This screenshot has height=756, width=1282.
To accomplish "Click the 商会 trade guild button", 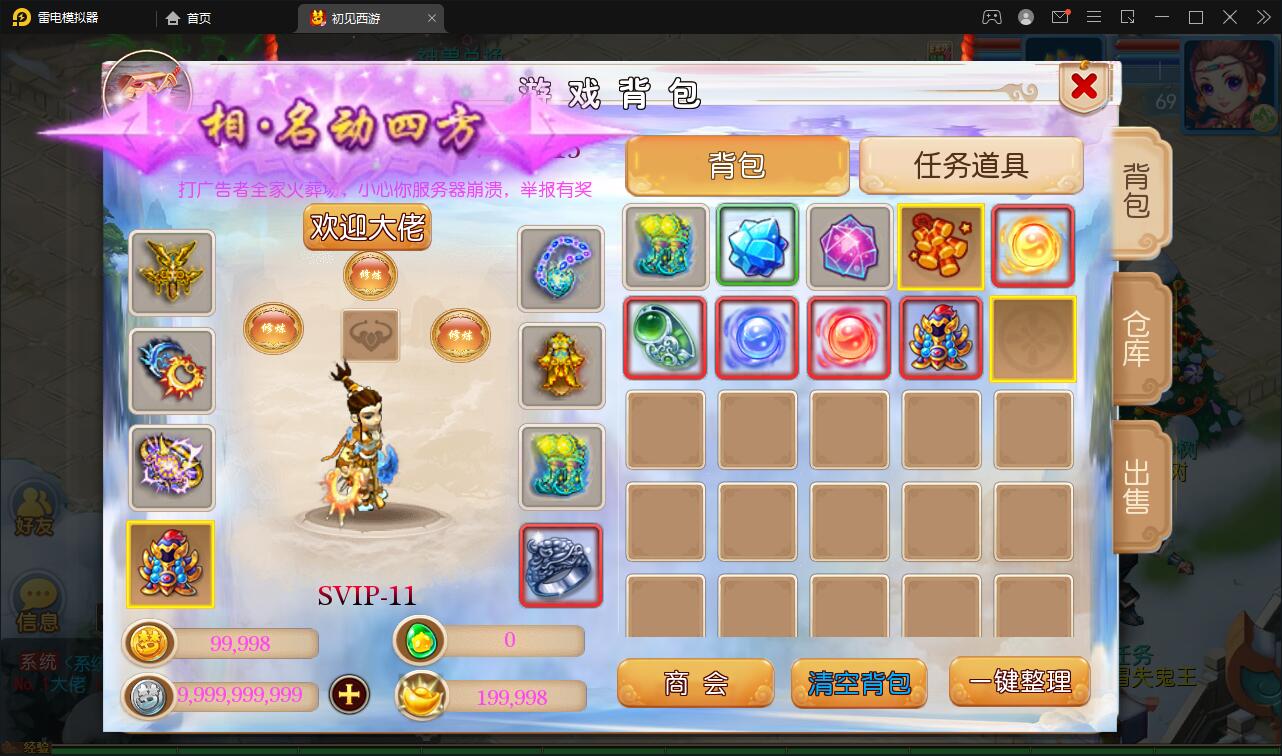I will click(x=696, y=683).
